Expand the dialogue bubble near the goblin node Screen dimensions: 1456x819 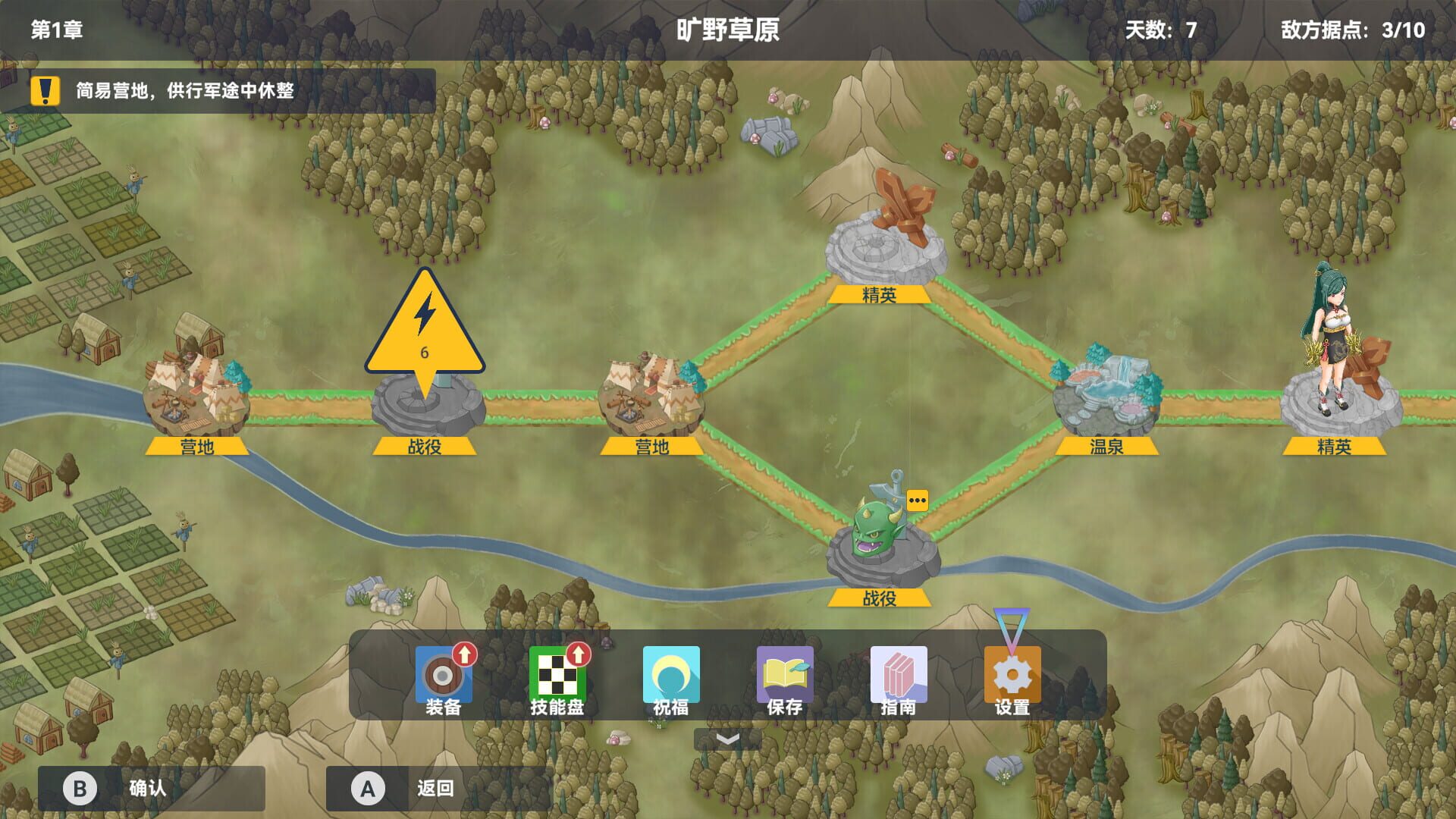pos(916,500)
